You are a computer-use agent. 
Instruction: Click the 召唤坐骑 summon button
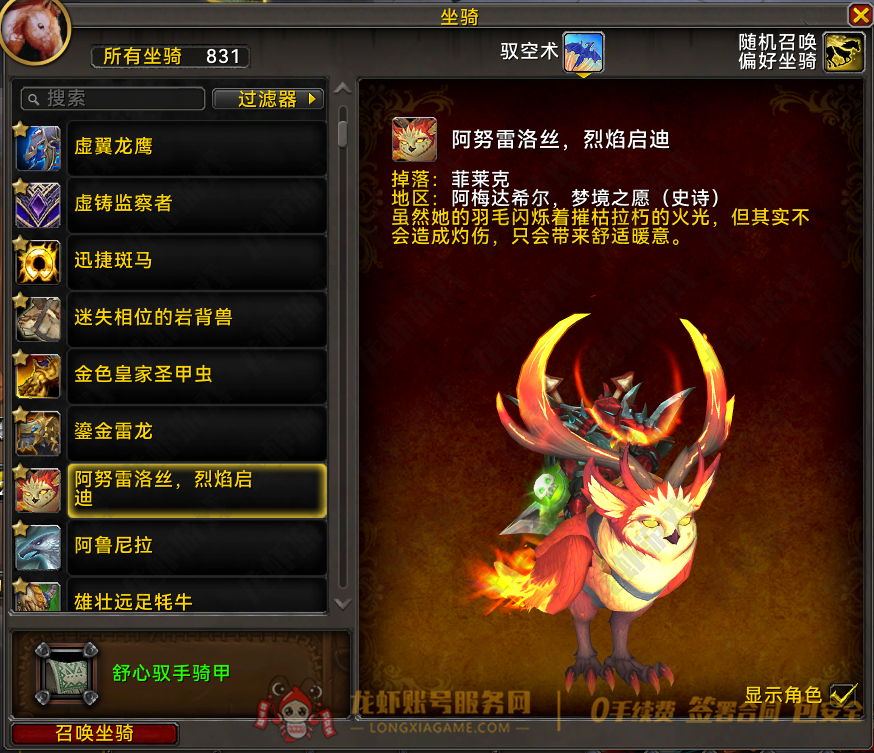point(95,735)
